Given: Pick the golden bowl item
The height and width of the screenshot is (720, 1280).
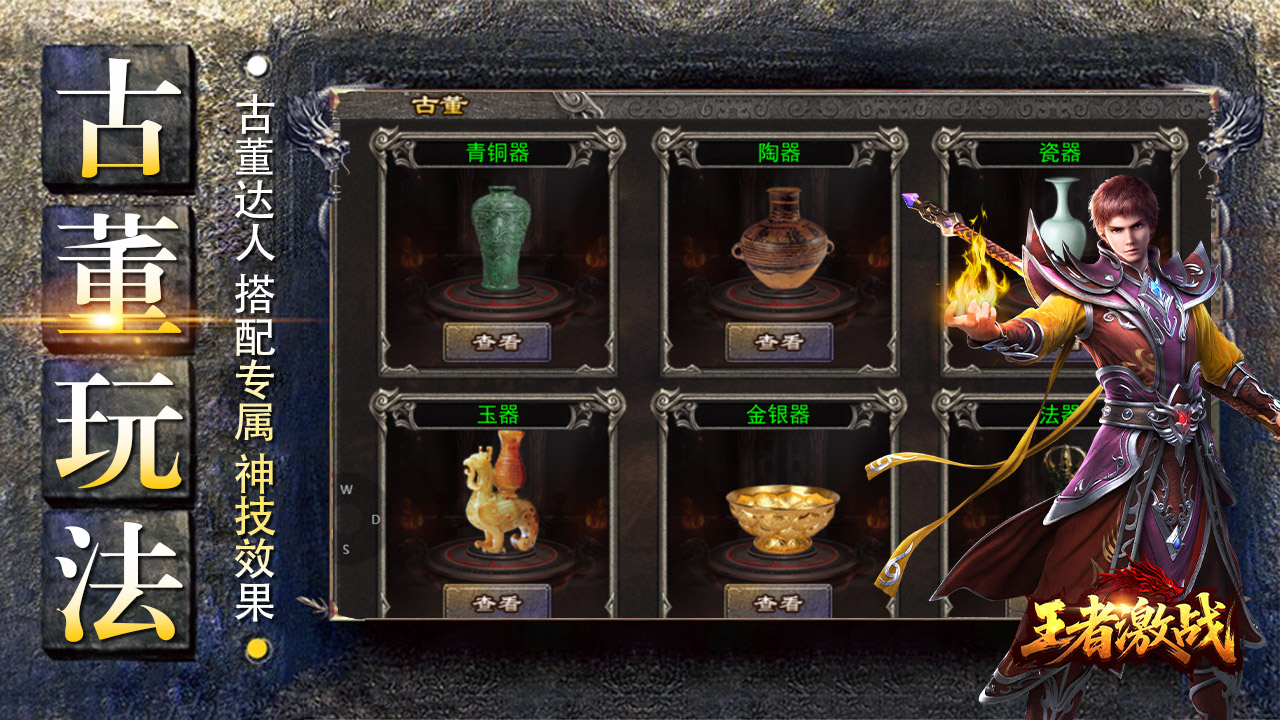Looking at the screenshot, I should point(781,515).
